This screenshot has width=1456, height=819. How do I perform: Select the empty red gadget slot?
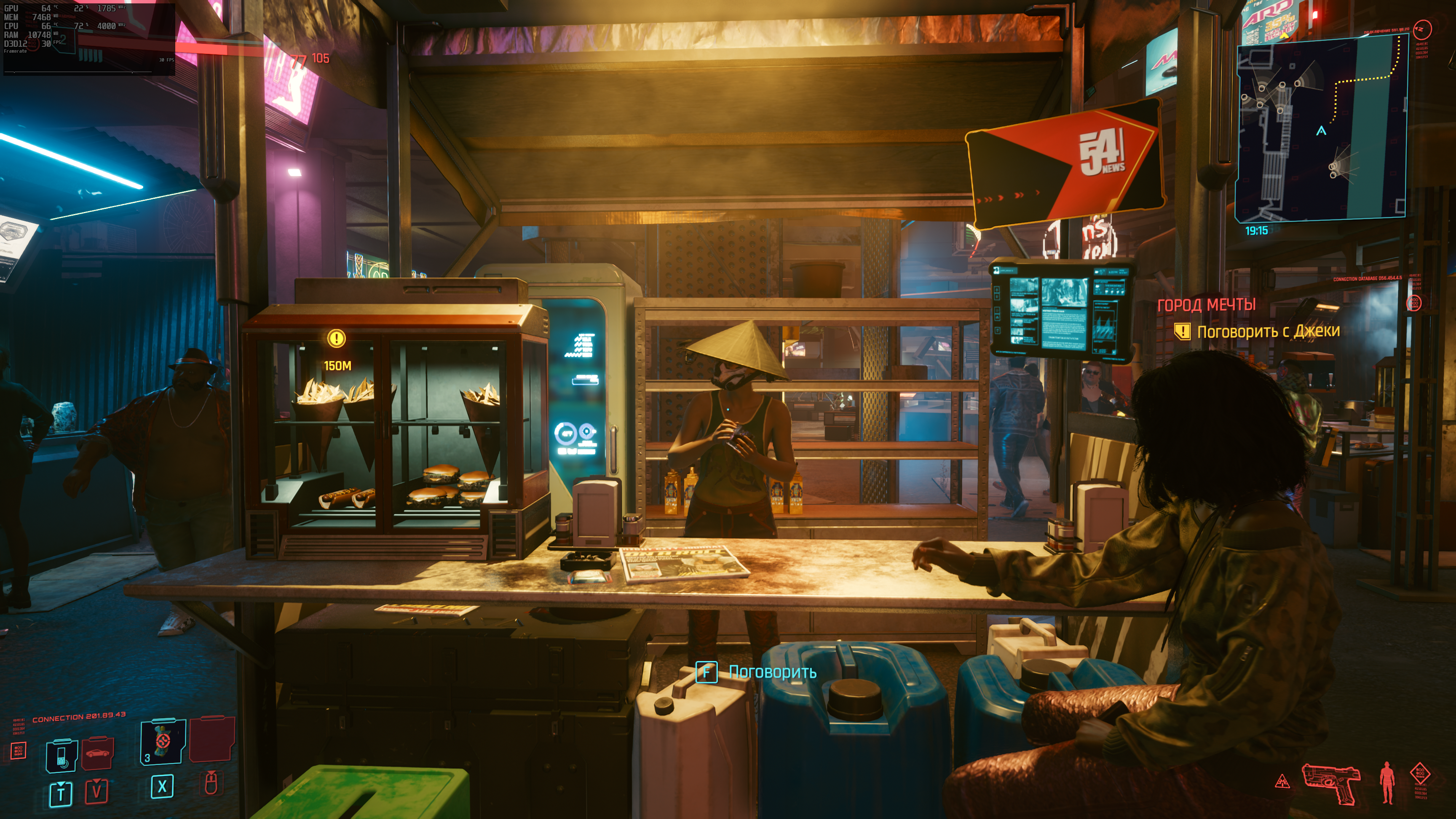tap(211, 739)
